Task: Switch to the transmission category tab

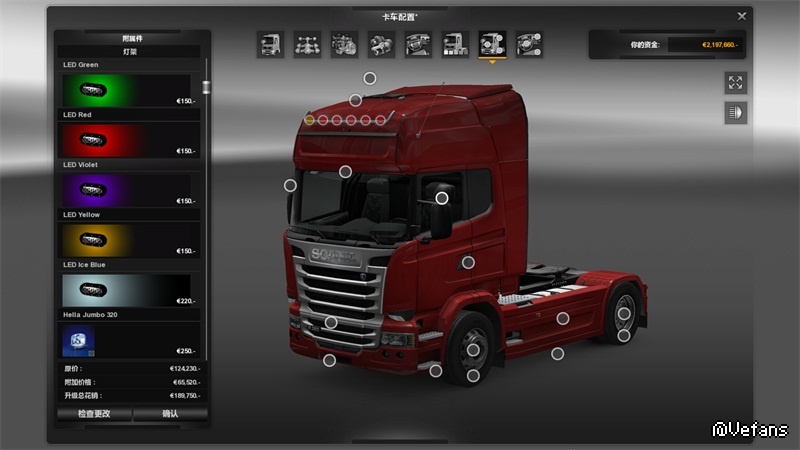Action: click(x=381, y=44)
